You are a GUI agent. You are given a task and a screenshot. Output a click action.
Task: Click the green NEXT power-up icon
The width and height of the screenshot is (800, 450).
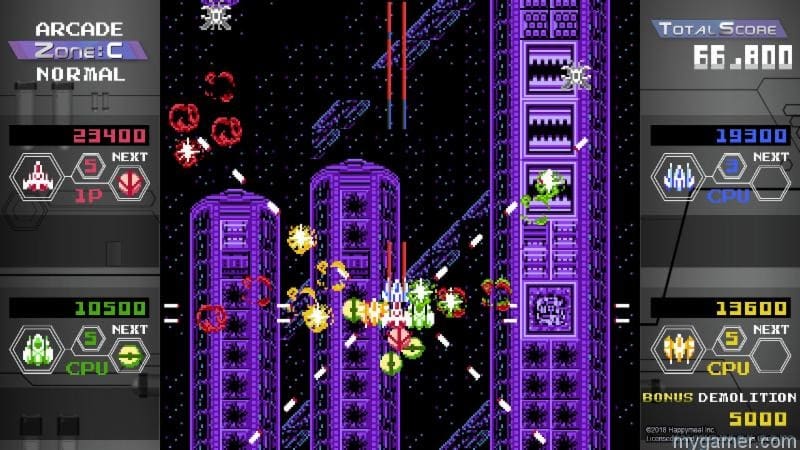(x=130, y=352)
